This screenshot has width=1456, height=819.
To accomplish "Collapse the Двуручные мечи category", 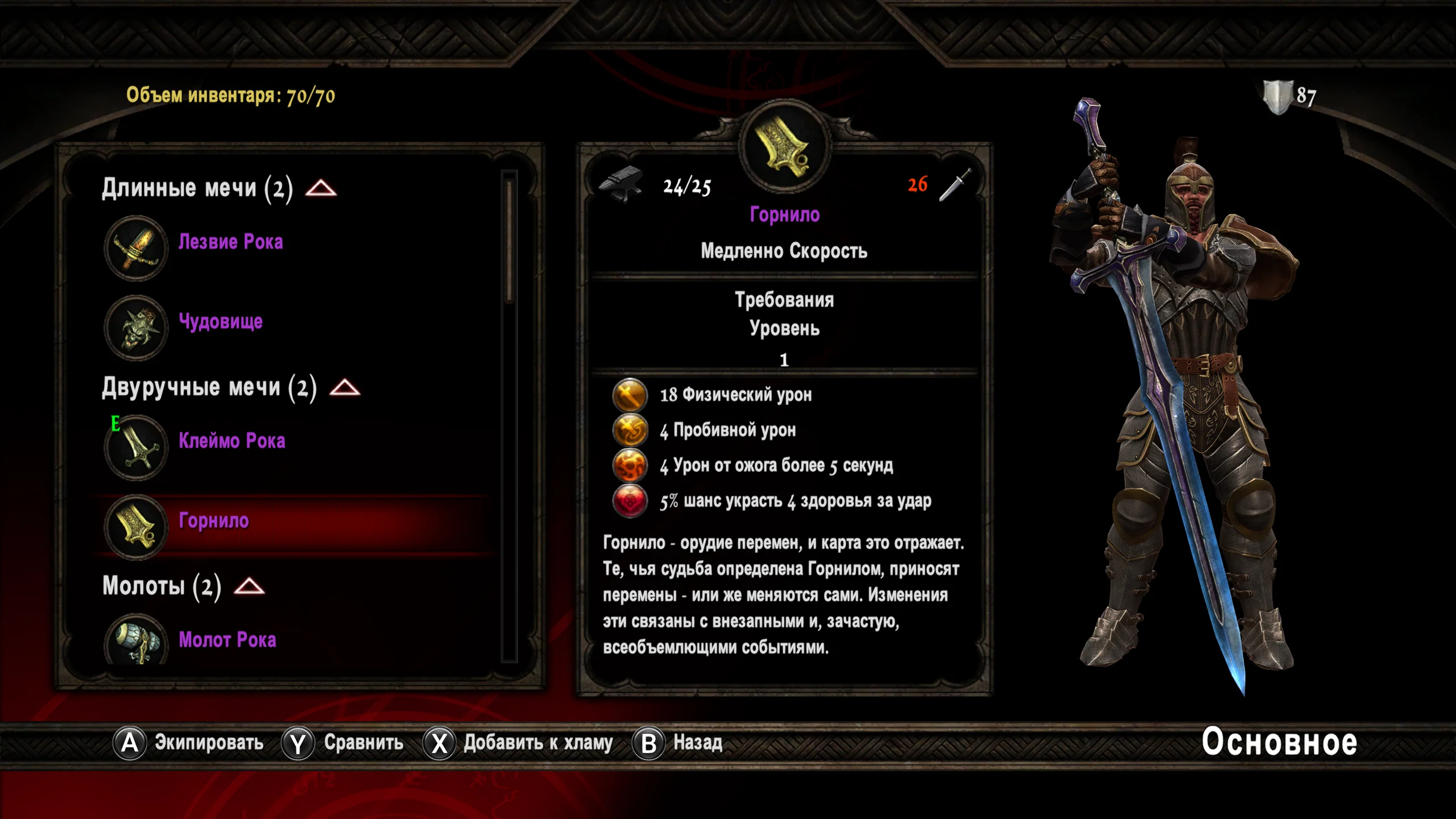I will (345, 388).
